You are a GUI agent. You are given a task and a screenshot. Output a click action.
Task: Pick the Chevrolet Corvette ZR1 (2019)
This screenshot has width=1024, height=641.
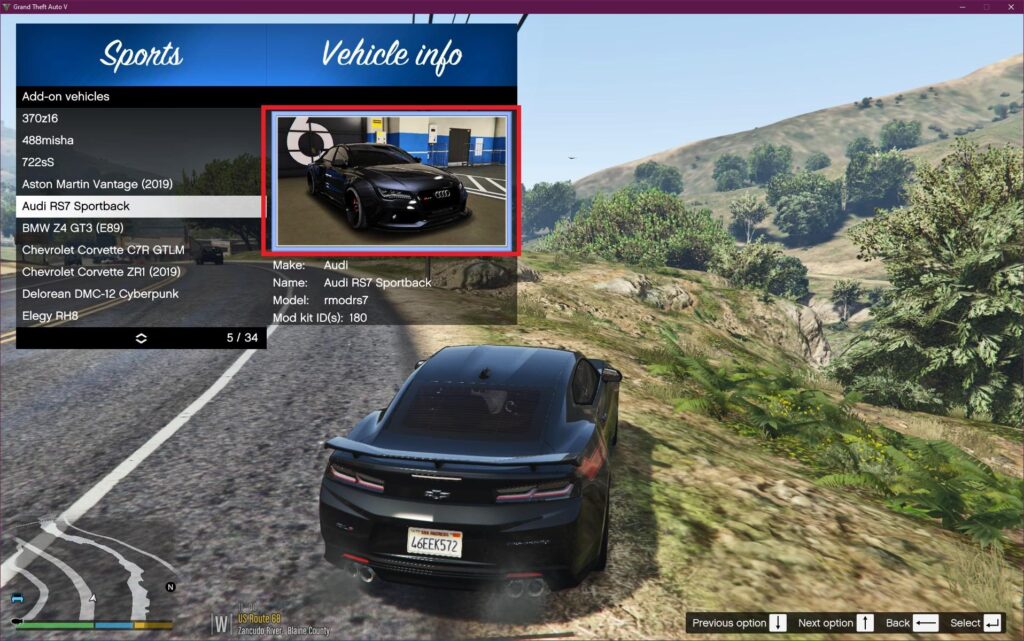(140, 272)
